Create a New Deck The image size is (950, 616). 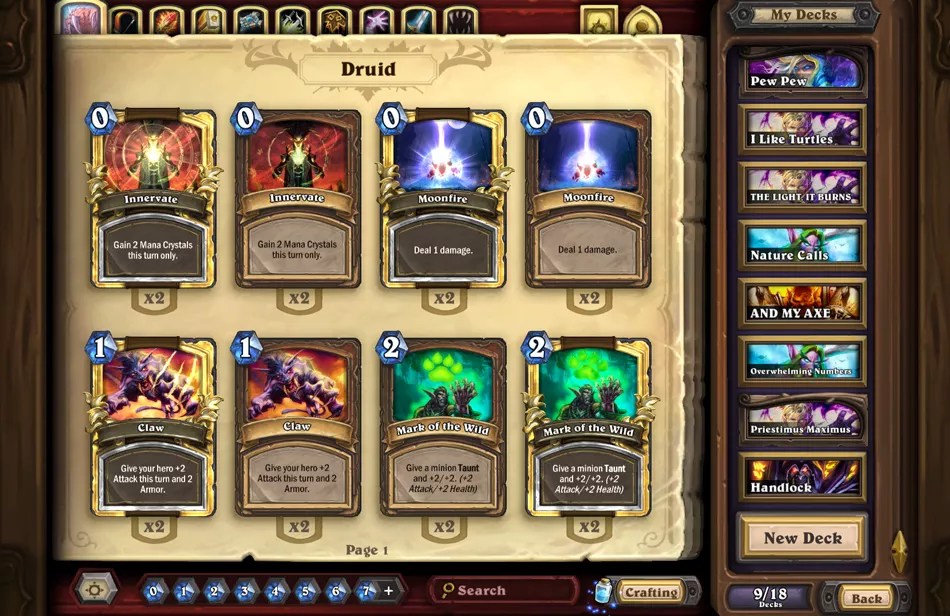802,538
